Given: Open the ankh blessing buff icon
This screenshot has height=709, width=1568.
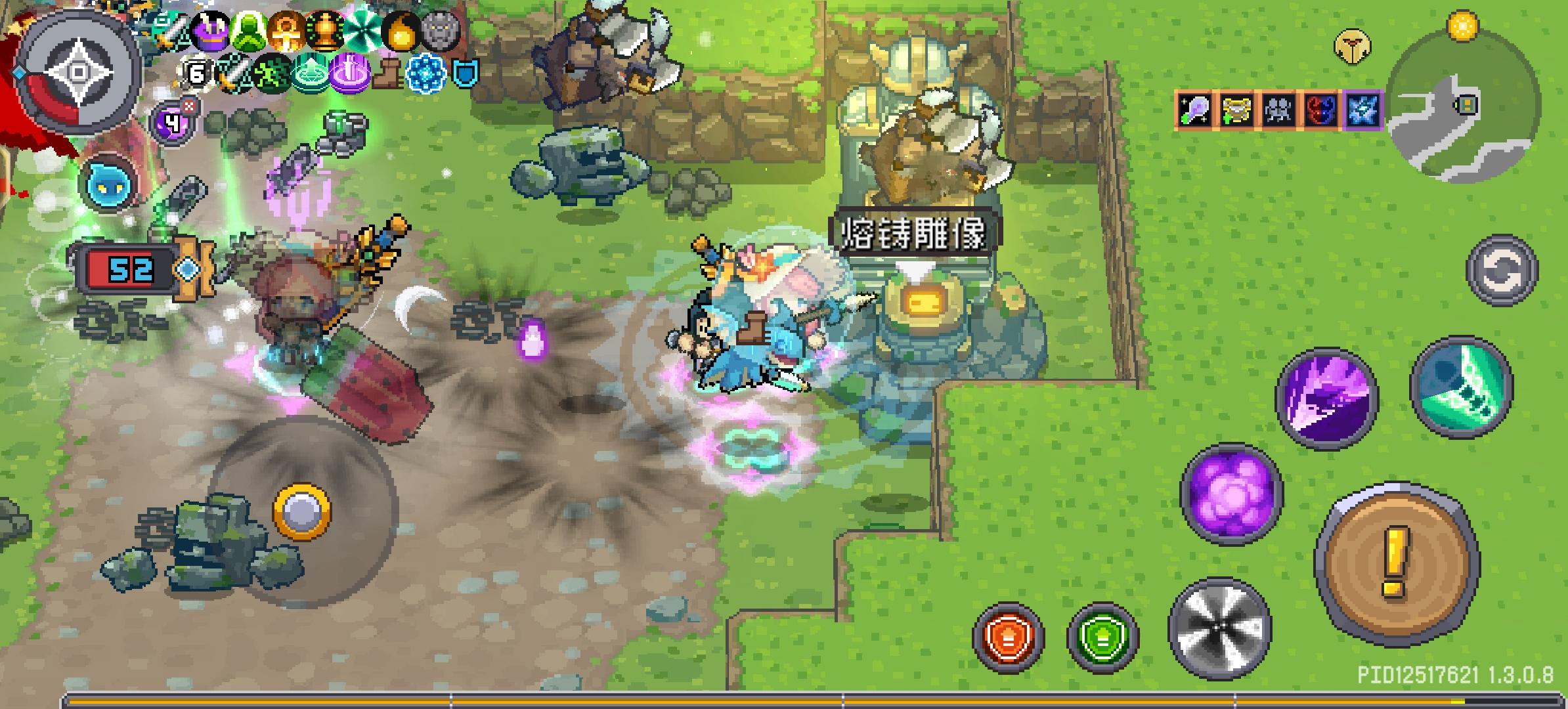Looking at the screenshot, I should pyautogui.click(x=286, y=31).
